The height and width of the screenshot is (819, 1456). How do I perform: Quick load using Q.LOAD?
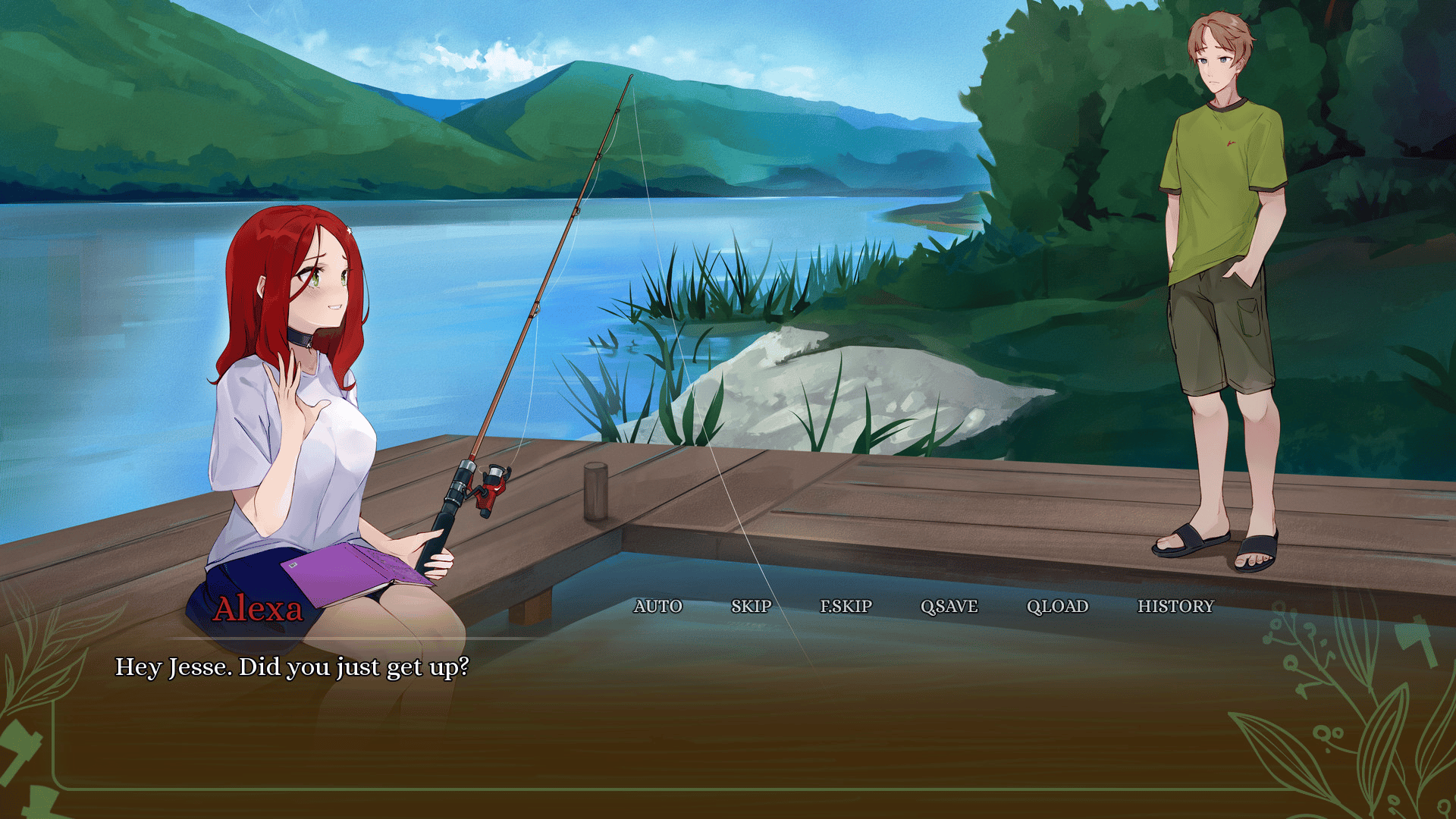1057,606
